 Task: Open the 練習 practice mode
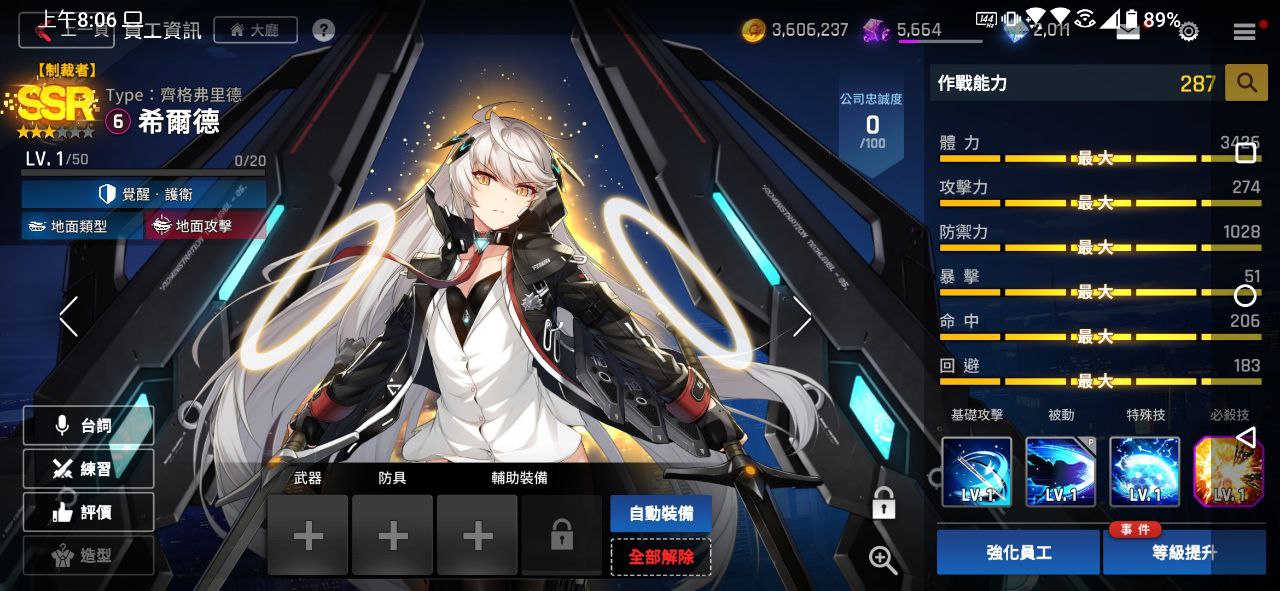pyautogui.click(x=88, y=468)
